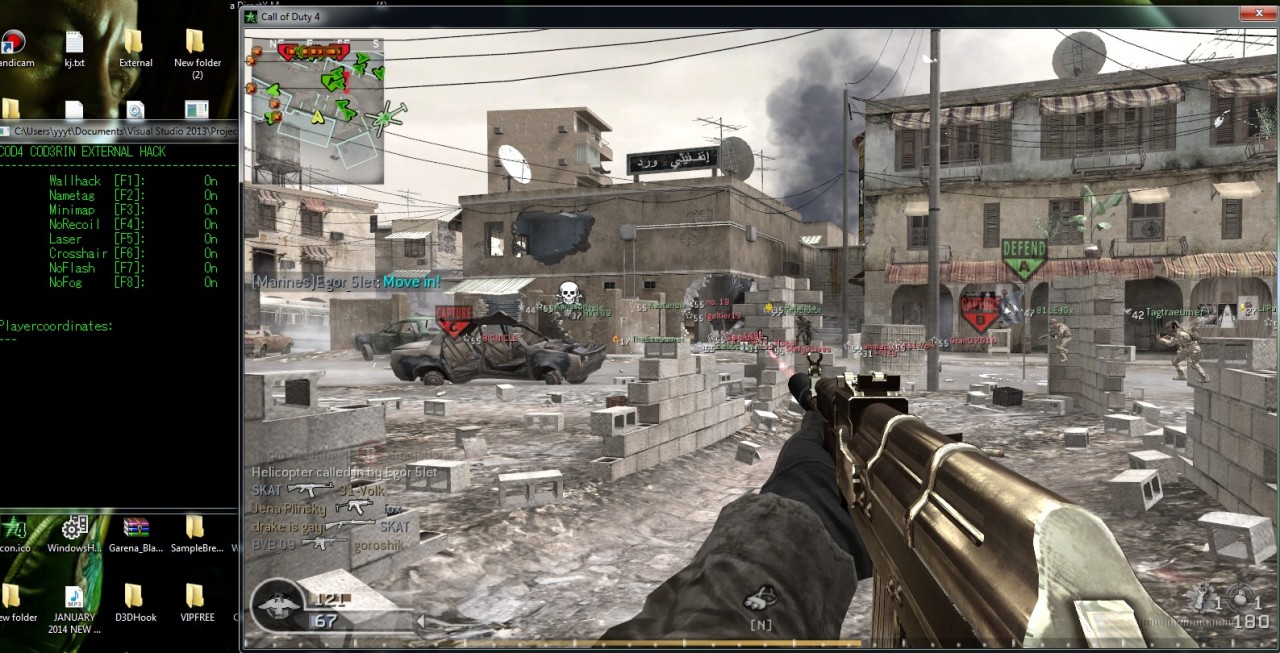Click the compass N heading marker

760,625
